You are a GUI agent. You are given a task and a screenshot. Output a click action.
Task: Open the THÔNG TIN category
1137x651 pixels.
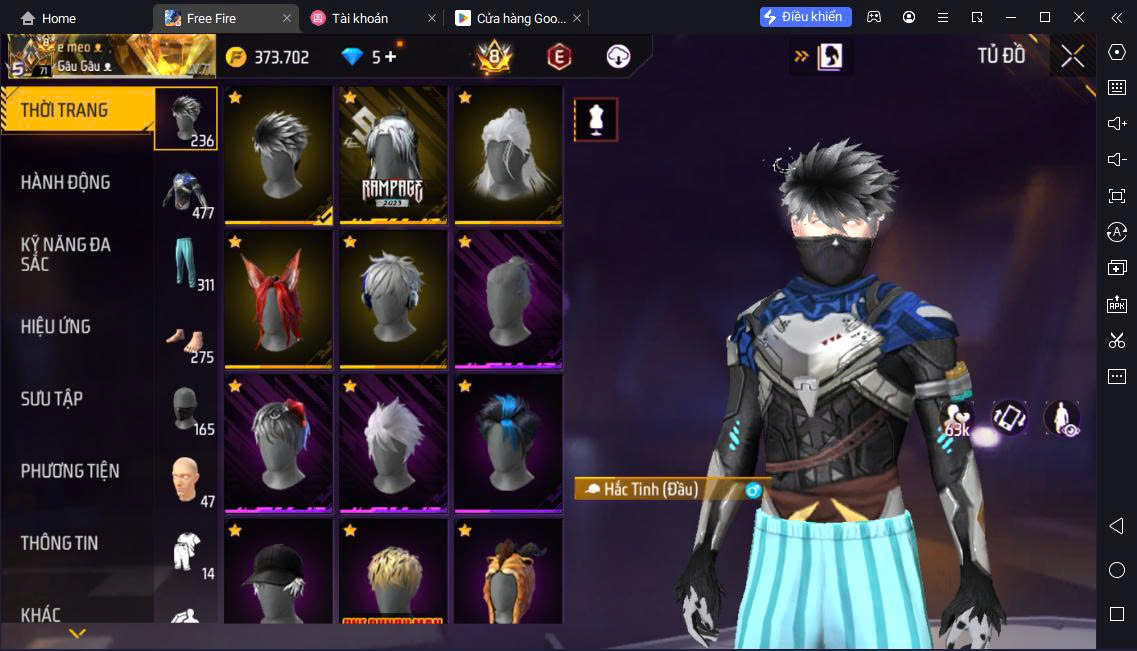(60, 543)
